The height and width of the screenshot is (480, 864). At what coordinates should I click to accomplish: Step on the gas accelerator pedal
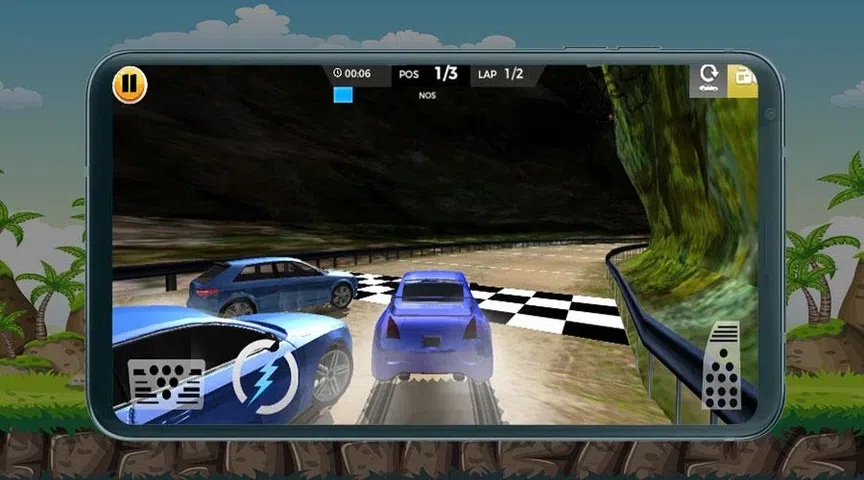pos(721,366)
